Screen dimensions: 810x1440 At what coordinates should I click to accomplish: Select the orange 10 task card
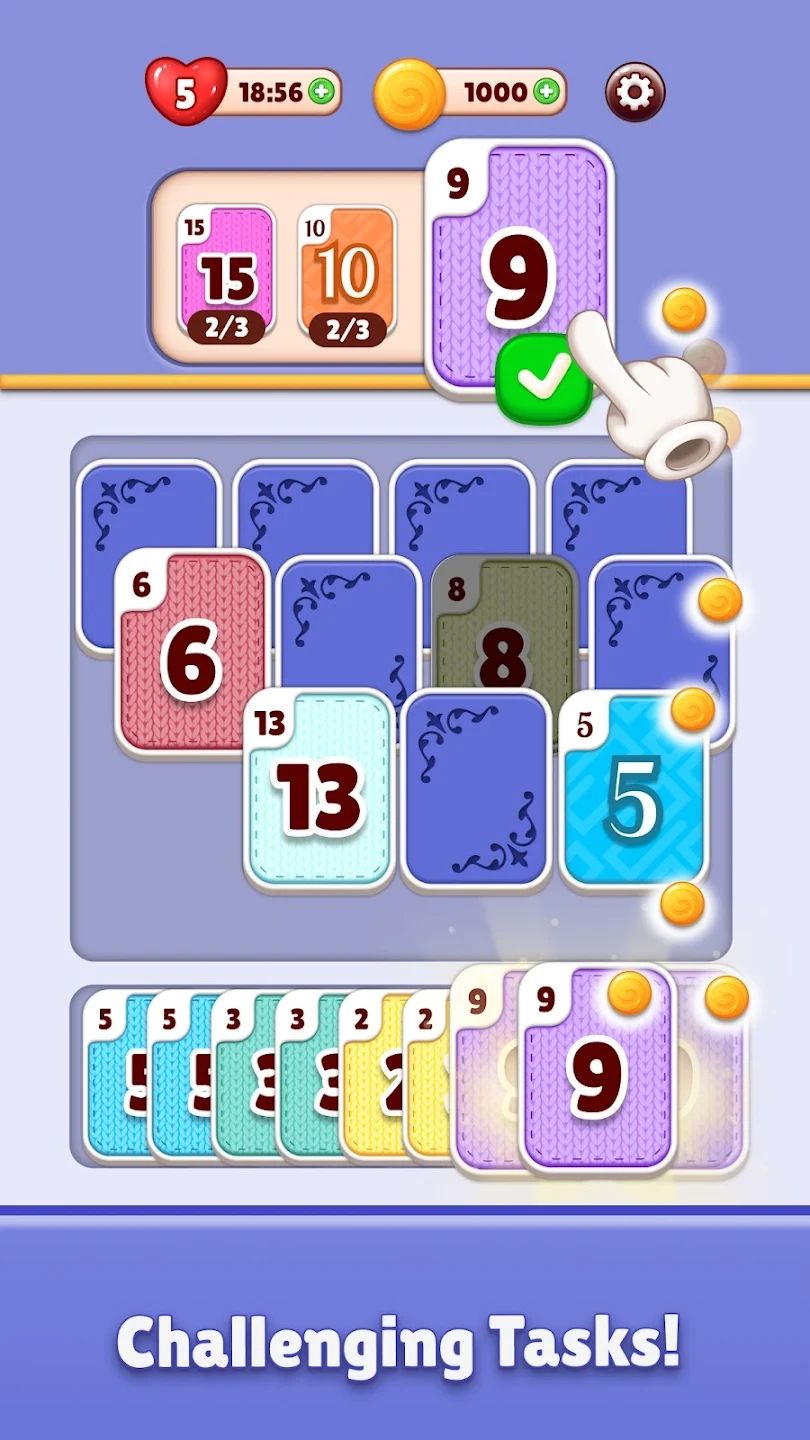coord(347,272)
